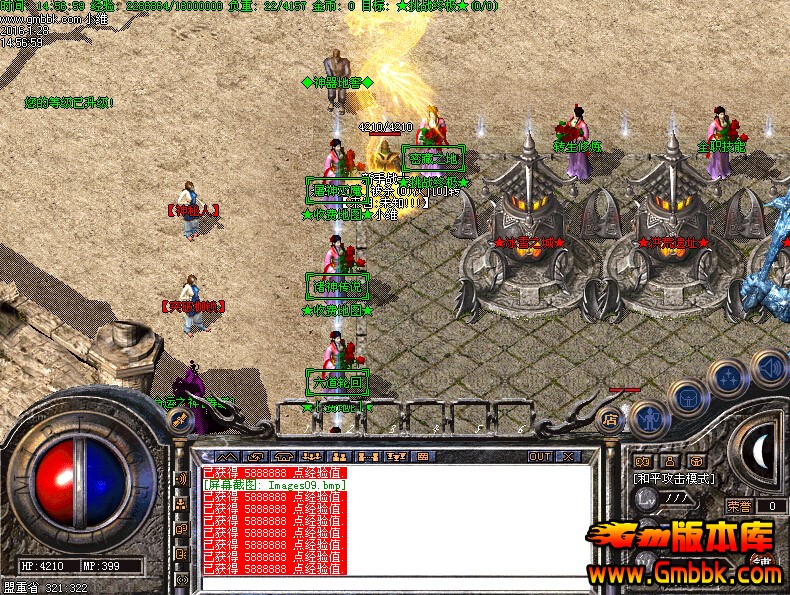Click the grid-pattern toolbar button
Viewport: 790px width, 595px height.
(422, 457)
